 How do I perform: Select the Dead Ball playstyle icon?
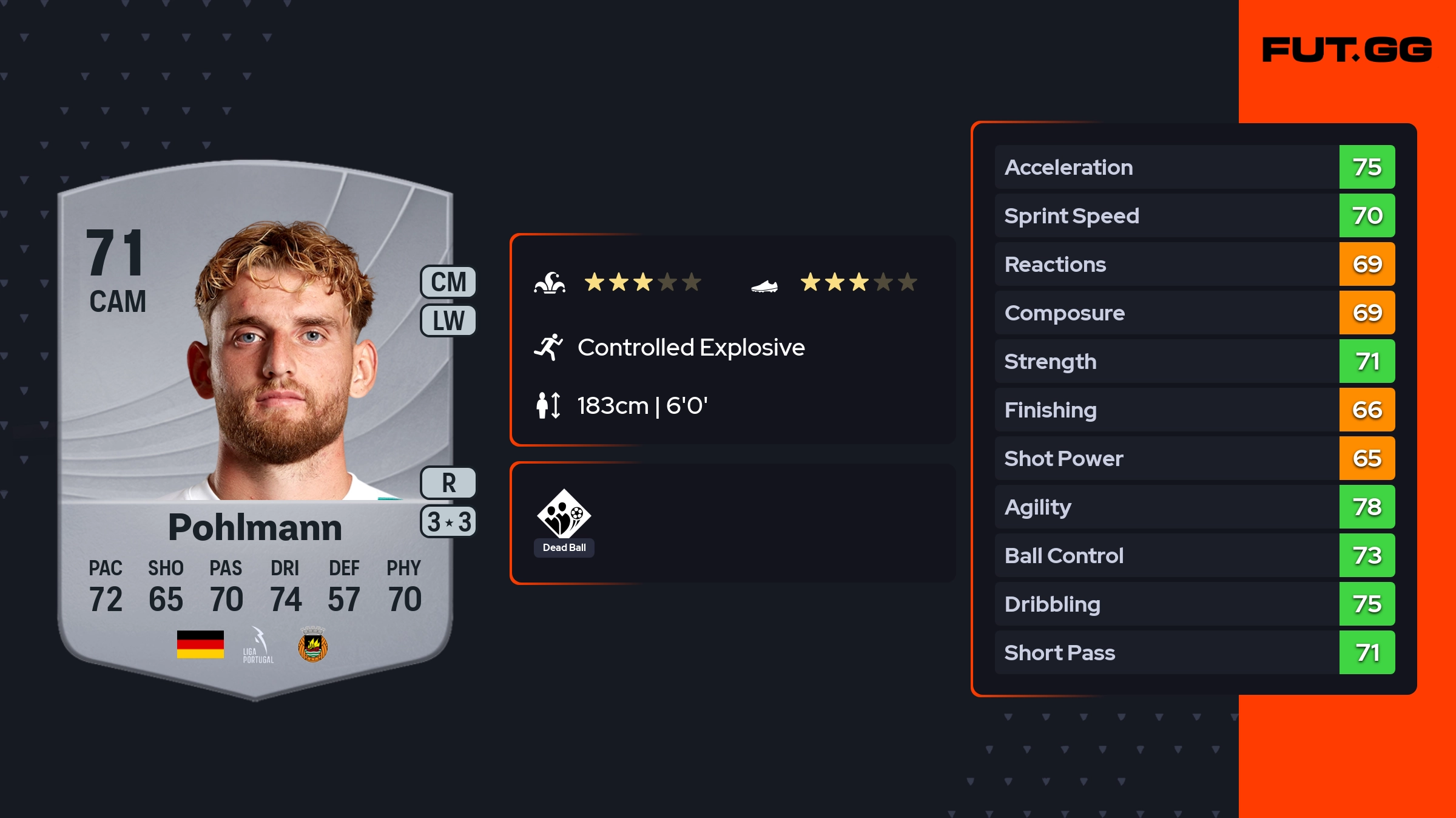click(564, 515)
